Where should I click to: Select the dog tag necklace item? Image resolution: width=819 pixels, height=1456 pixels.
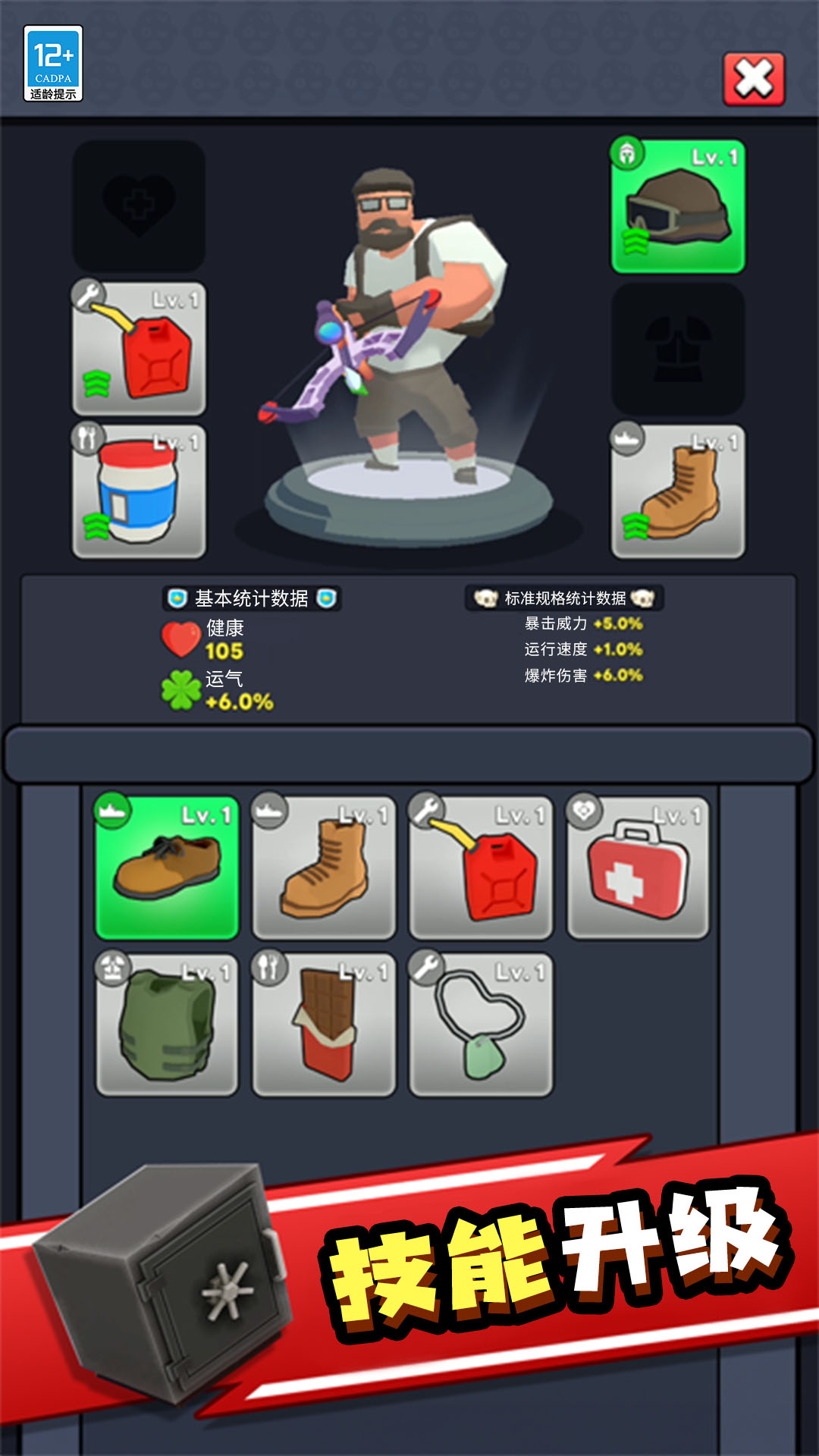(481, 1025)
